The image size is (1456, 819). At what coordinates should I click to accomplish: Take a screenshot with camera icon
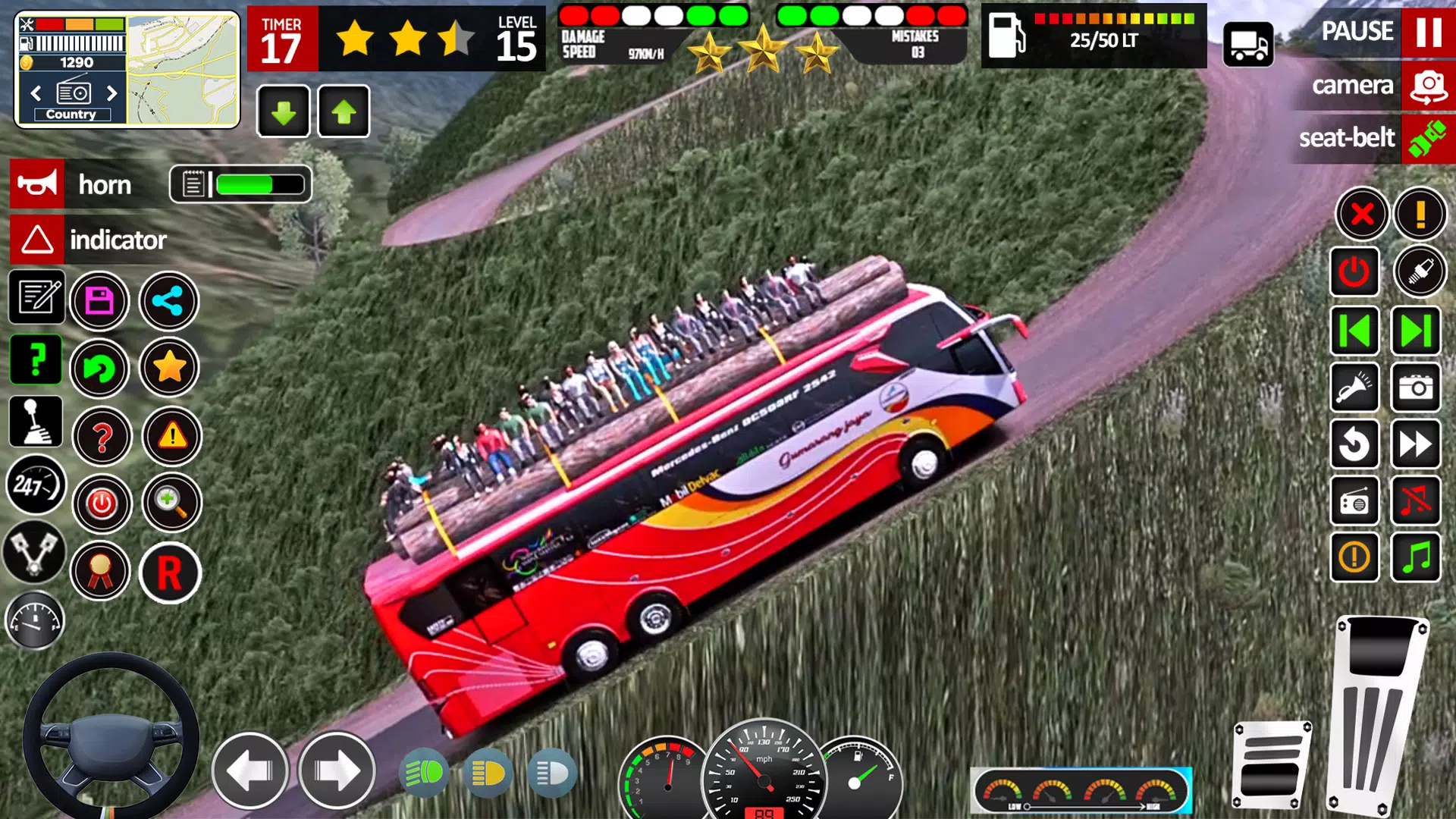(1415, 388)
